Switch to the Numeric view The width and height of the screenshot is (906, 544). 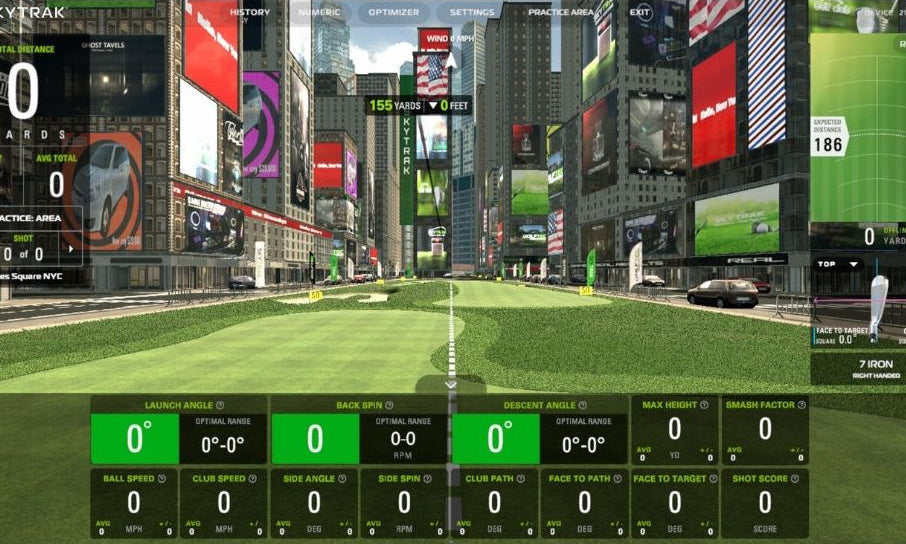coord(319,12)
